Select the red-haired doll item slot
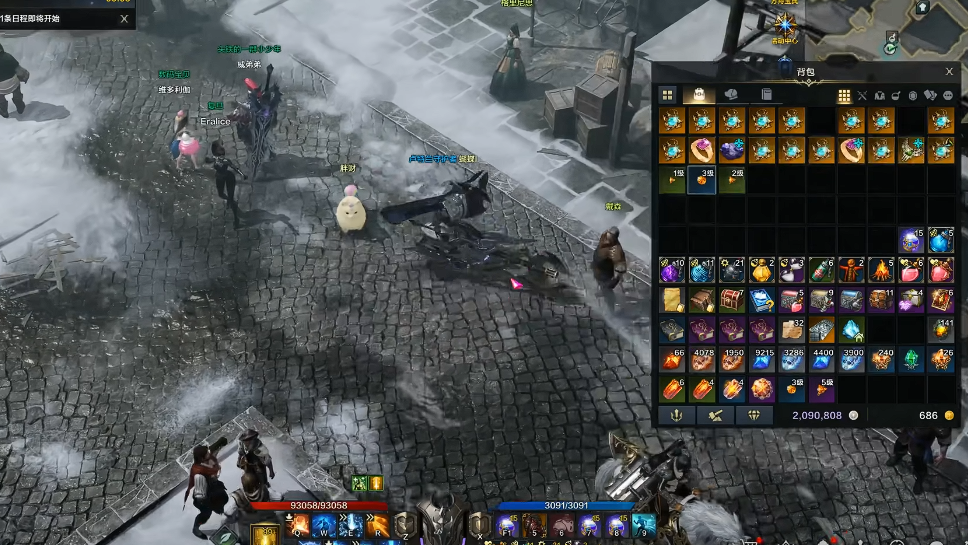This screenshot has width=968, height=545. point(851,270)
